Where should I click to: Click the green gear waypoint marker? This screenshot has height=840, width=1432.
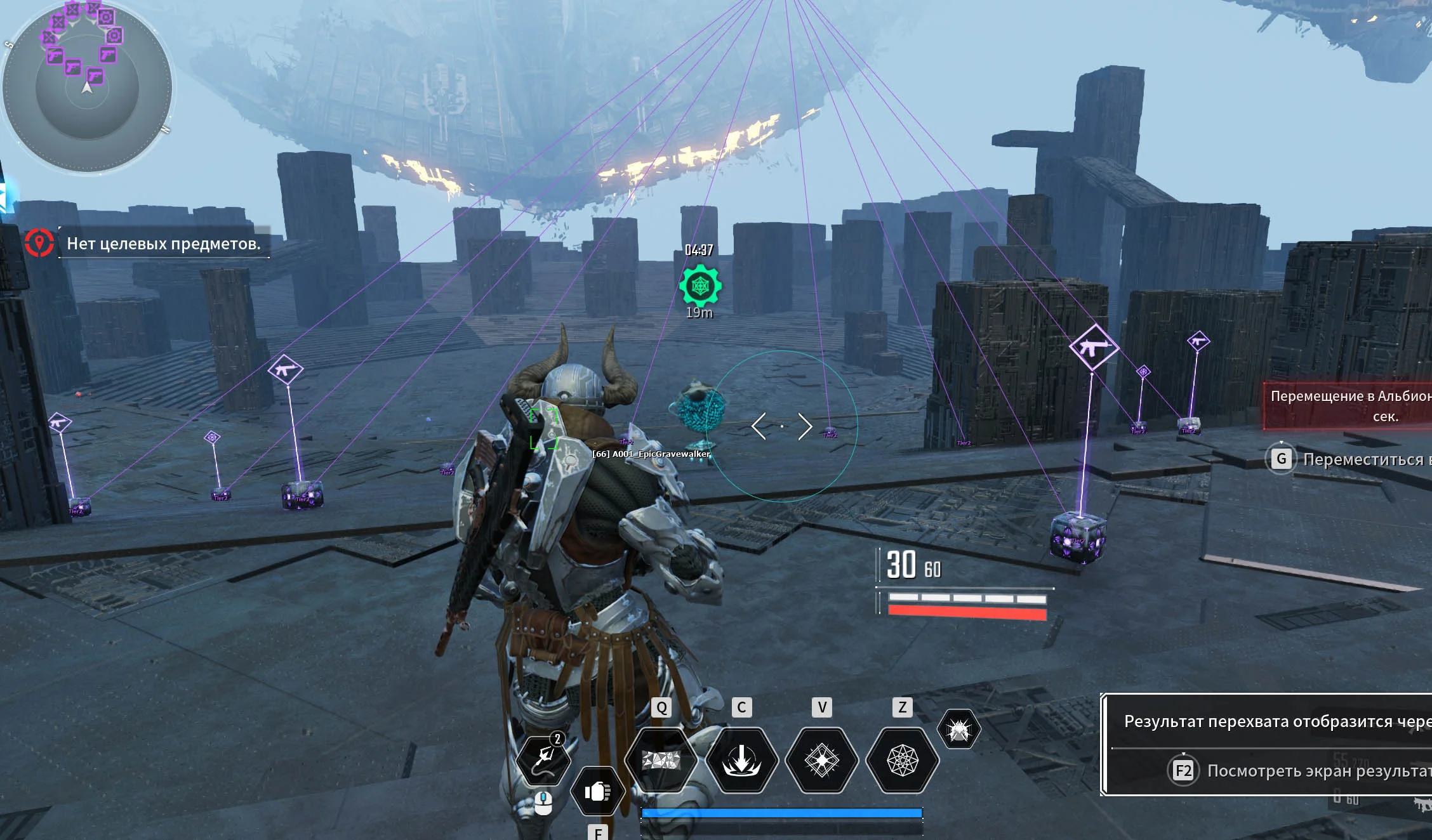[699, 286]
